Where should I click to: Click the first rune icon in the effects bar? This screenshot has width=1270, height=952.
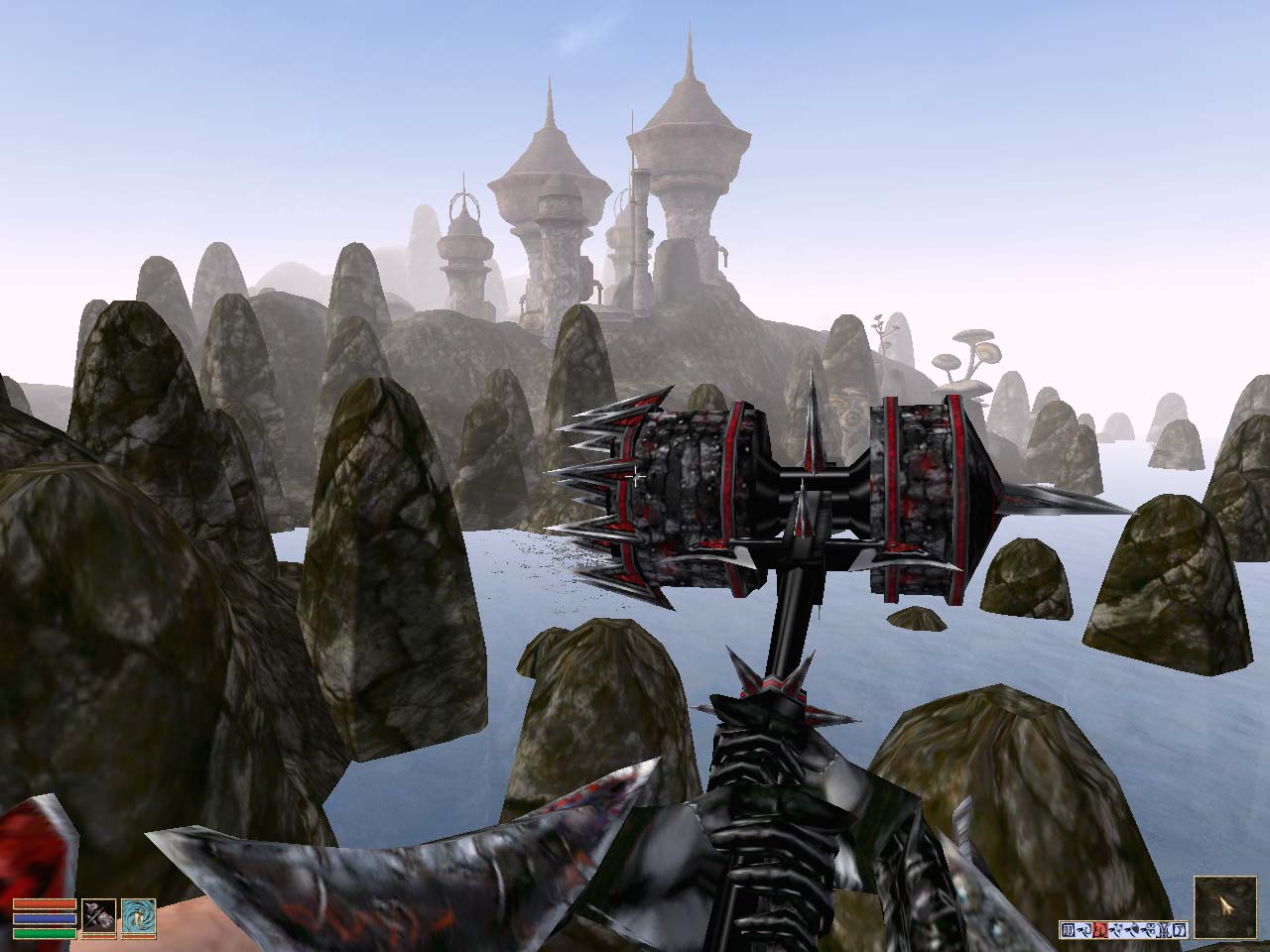[x=1067, y=929]
